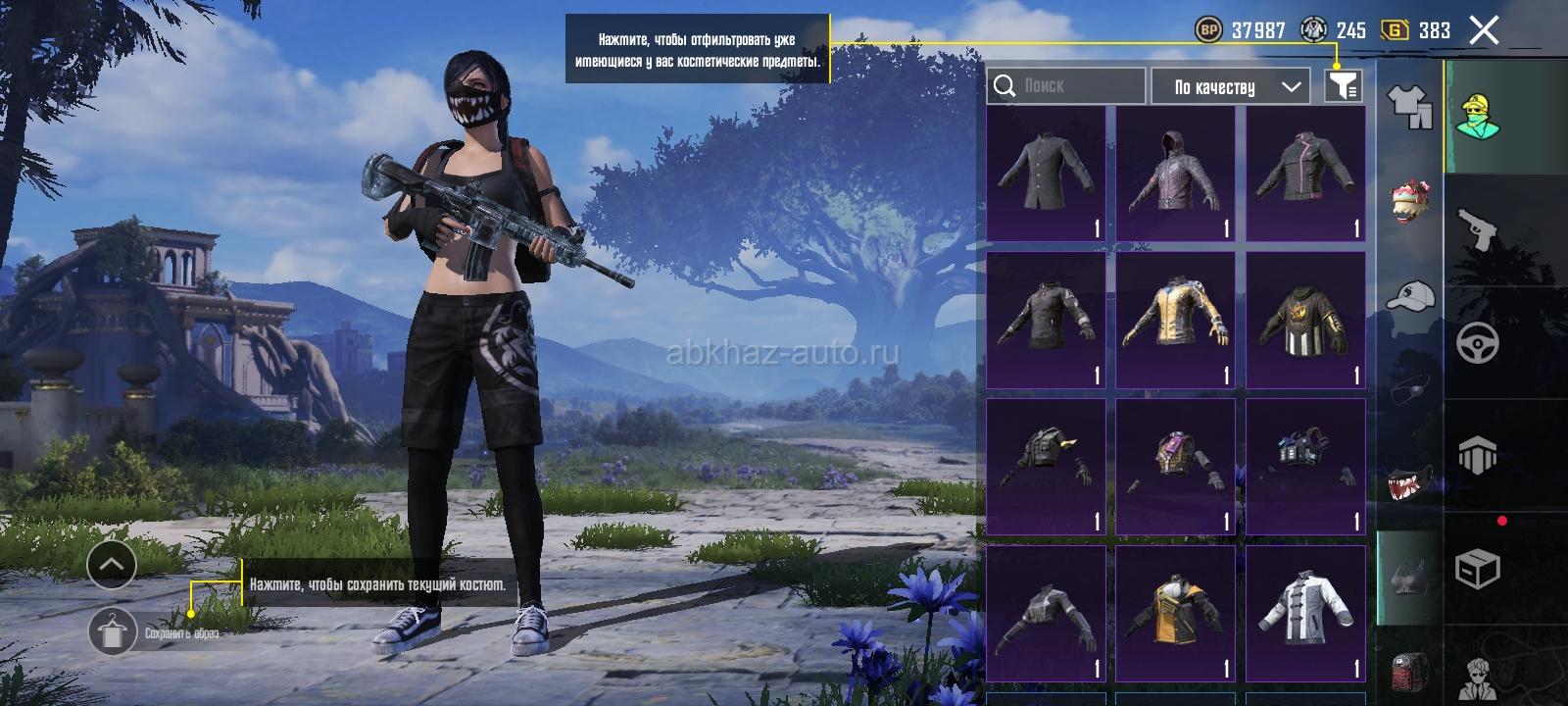Select the yellow and silver jacket

point(1175,320)
